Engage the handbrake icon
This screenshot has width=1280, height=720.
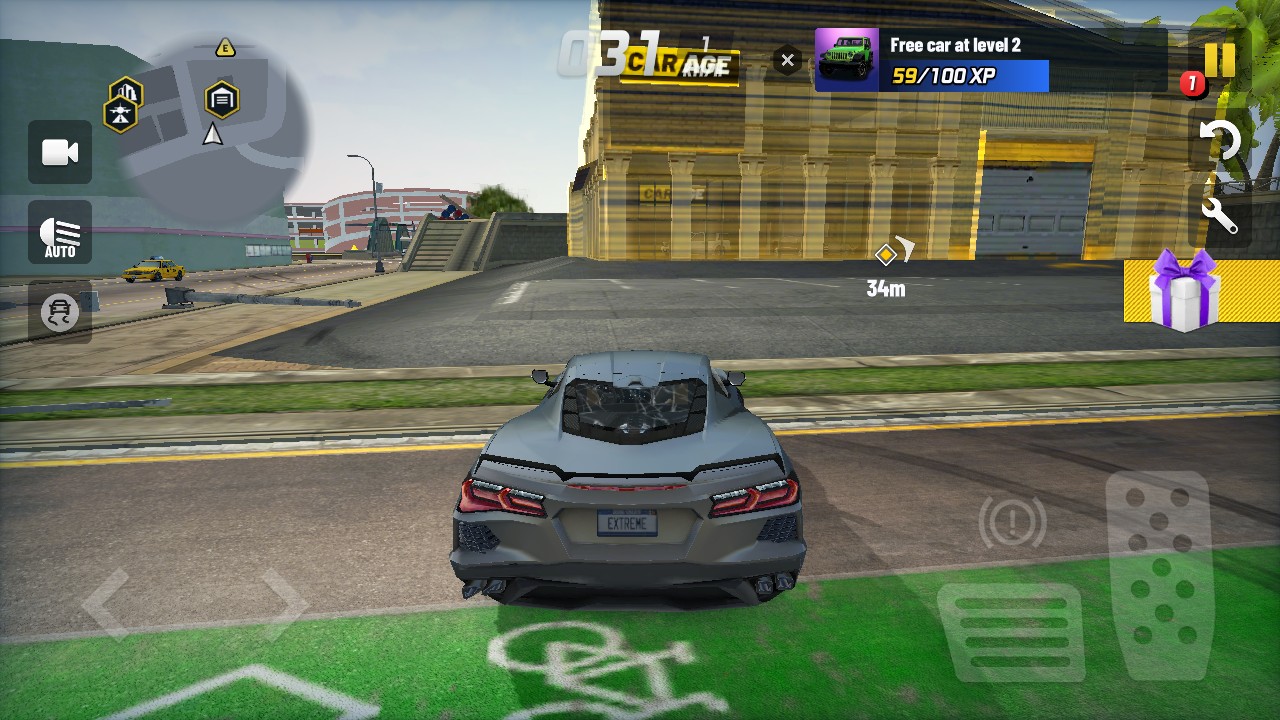tap(1012, 521)
